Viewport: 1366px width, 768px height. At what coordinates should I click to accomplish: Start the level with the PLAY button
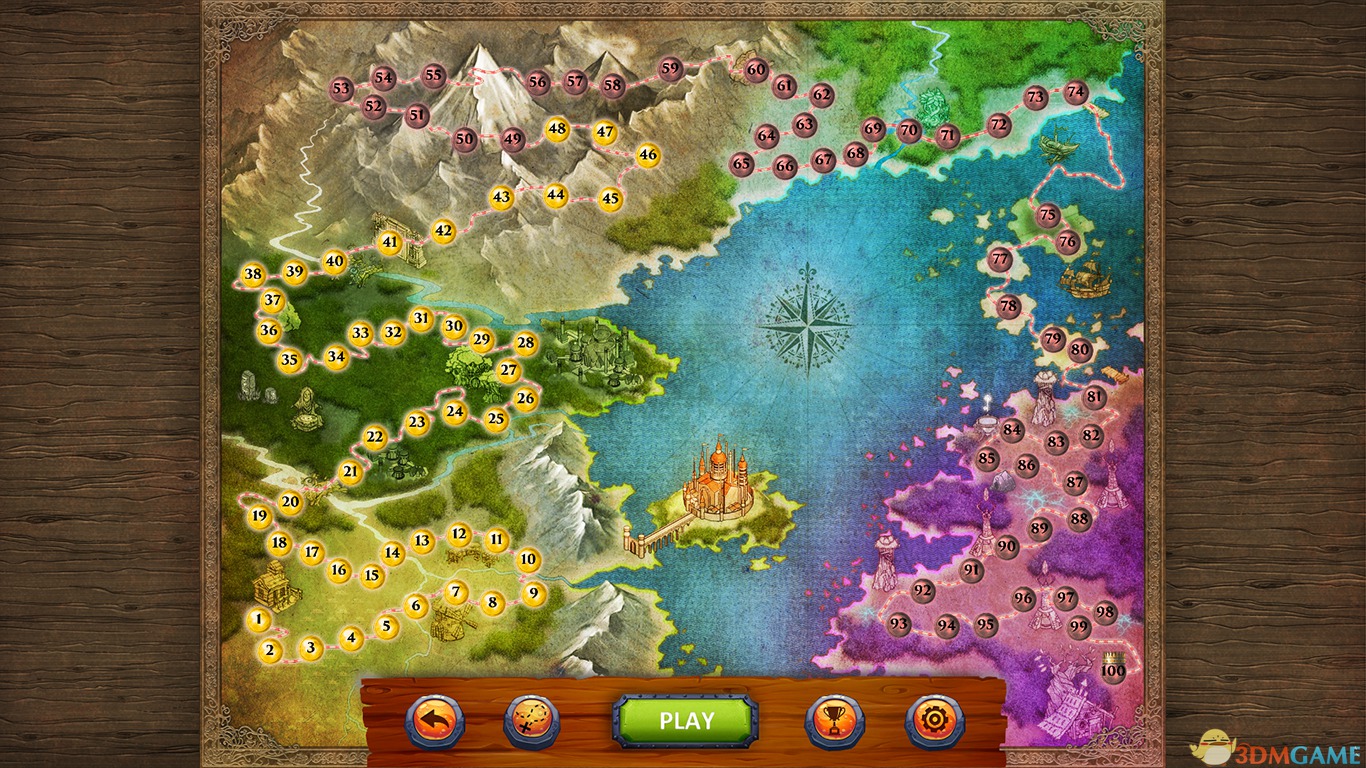click(x=685, y=720)
